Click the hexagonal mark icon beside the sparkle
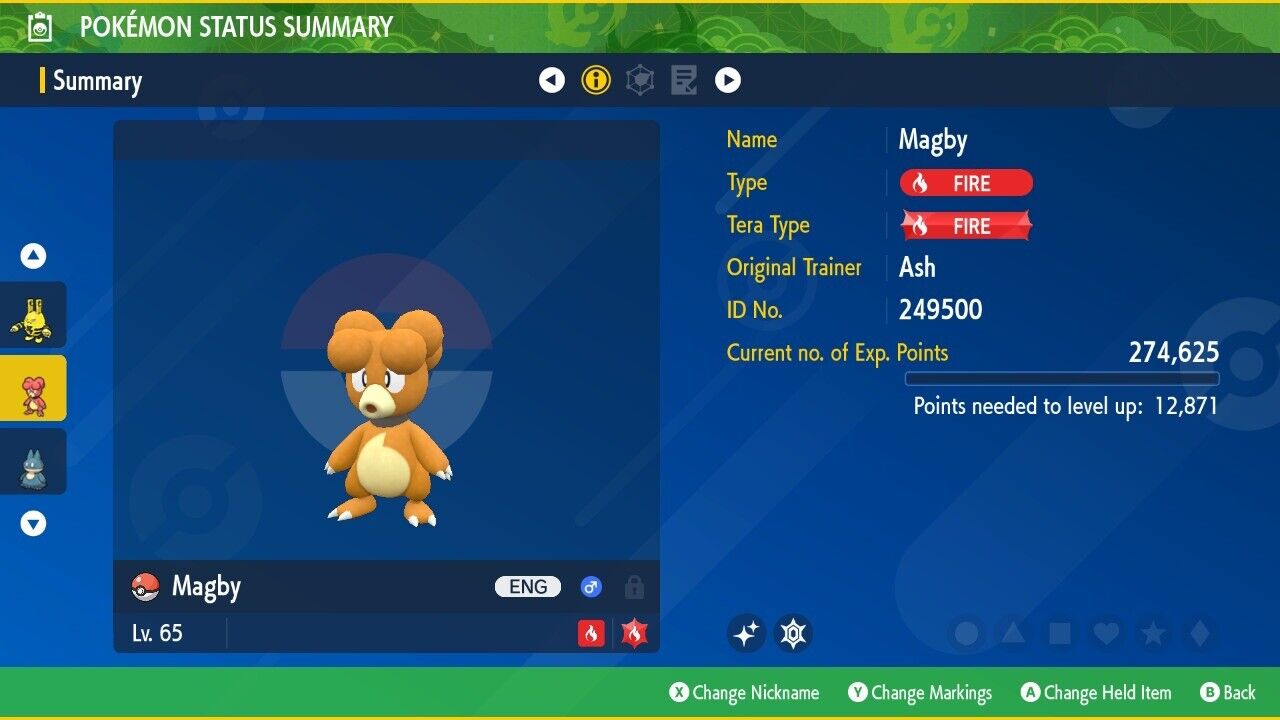1280x720 pixels. (x=793, y=633)
